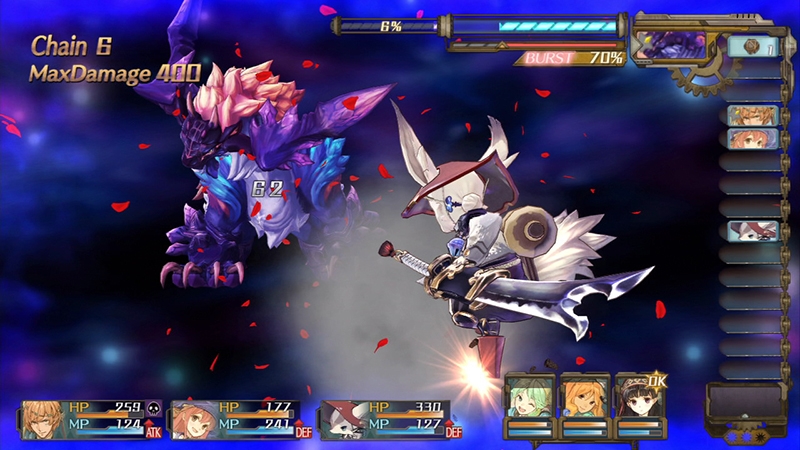800x450 pixels.
Task: Click the red-hatted creature turn order card
Action: click(x=752, y=230)
